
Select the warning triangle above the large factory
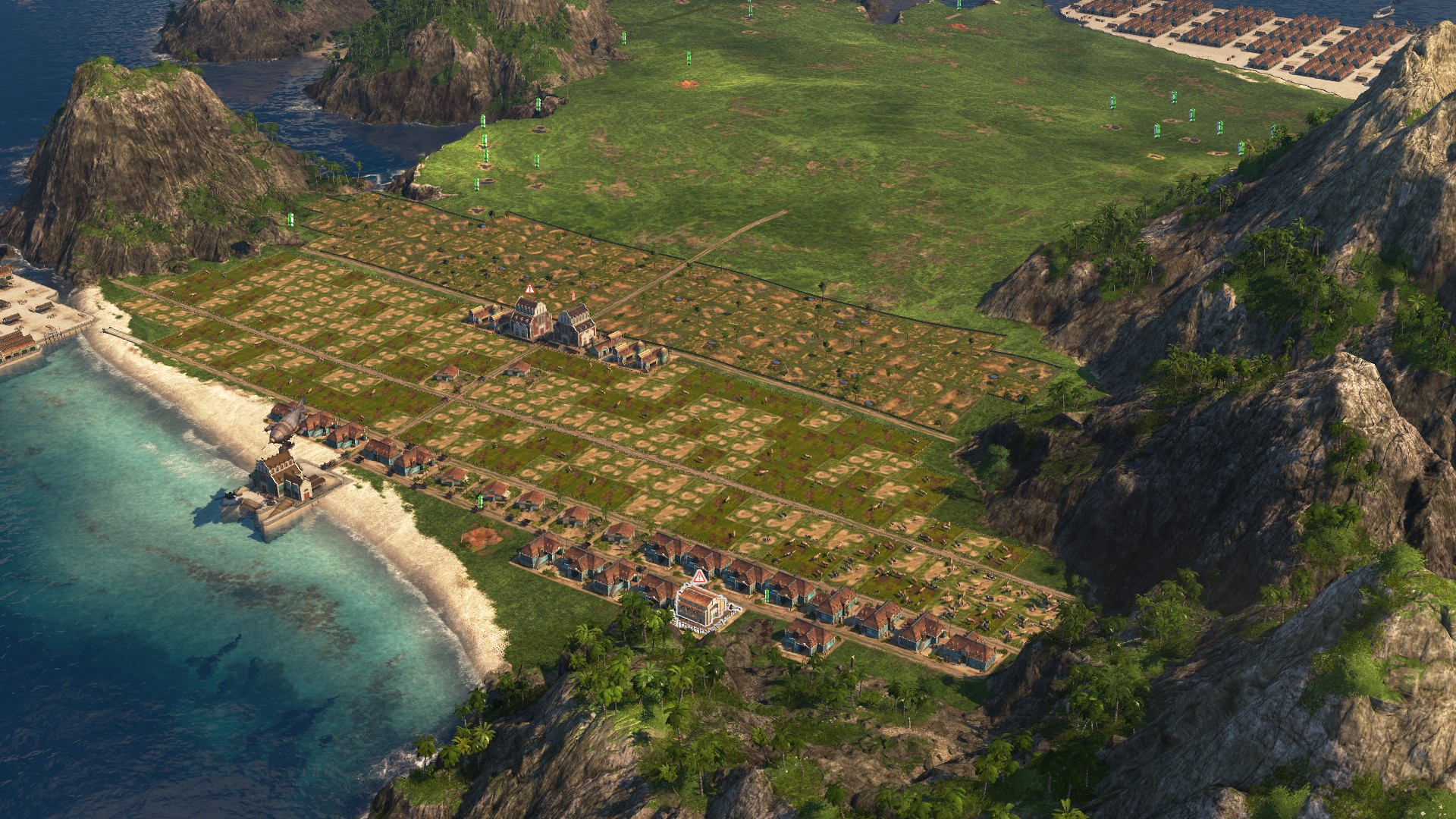point(529,289)
